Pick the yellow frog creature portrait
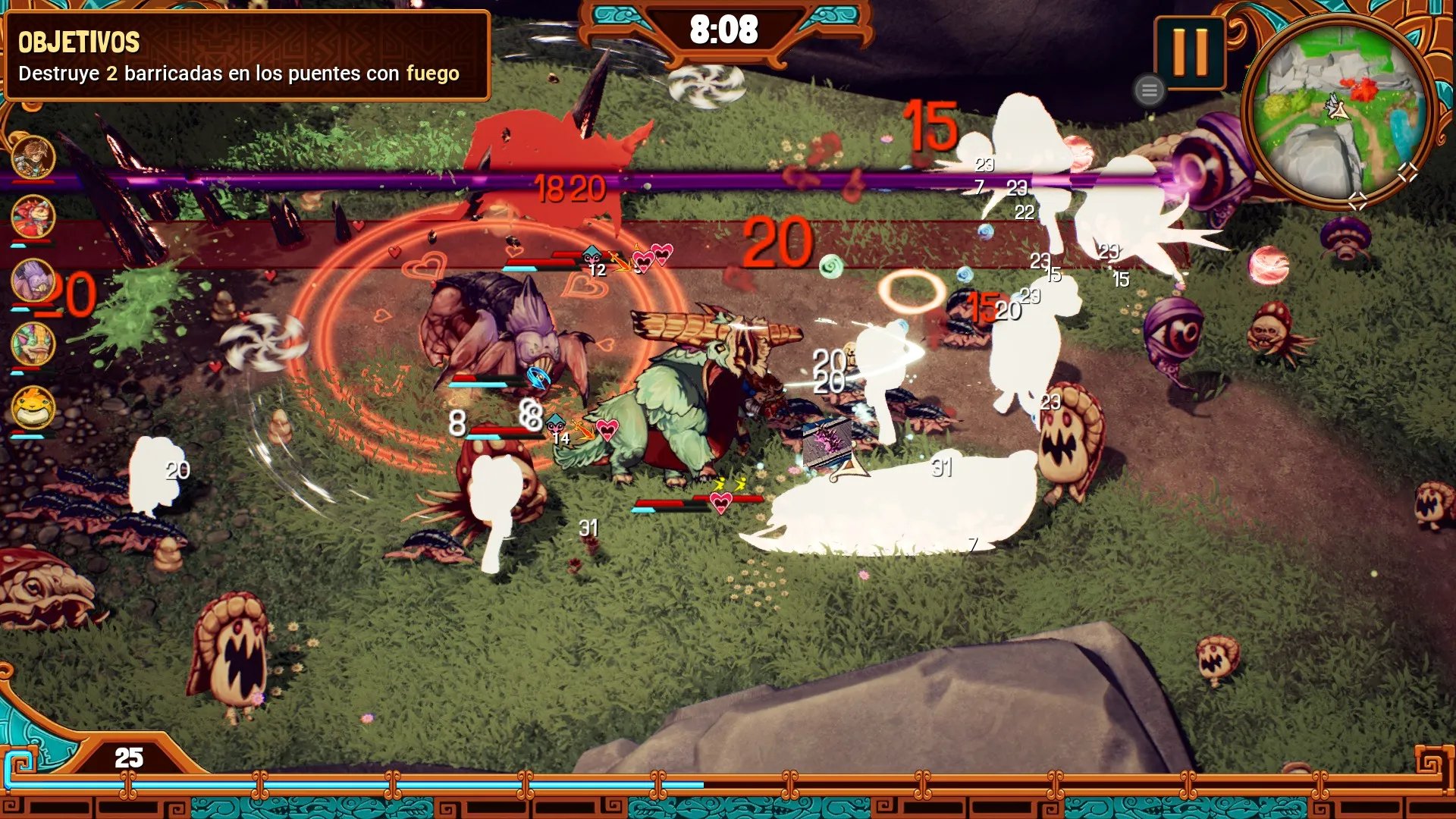This screenshot has height=819, width=1456. click(x=33, y=407)
